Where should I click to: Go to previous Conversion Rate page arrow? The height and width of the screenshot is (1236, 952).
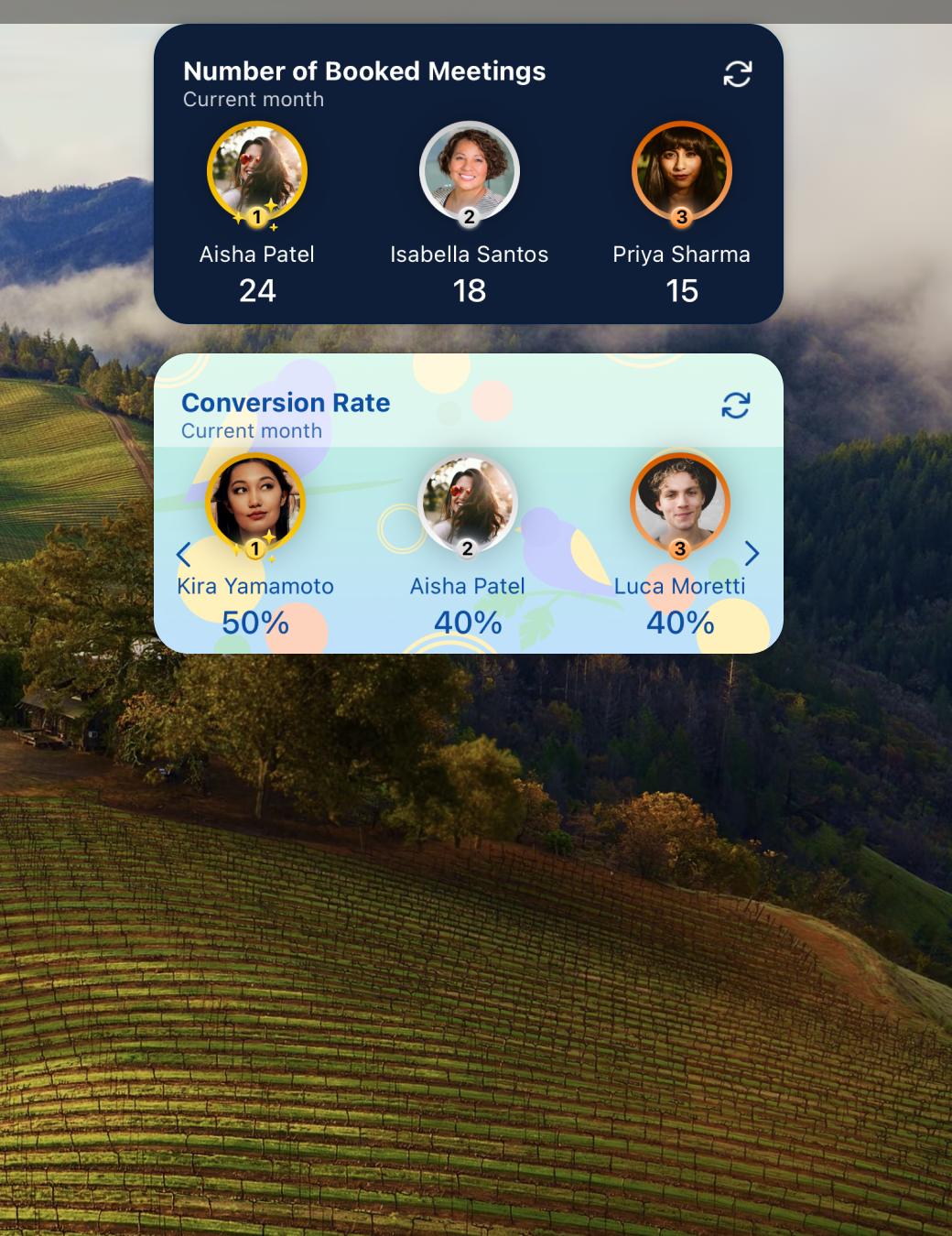pyautogui.click(x=183, y=554)
